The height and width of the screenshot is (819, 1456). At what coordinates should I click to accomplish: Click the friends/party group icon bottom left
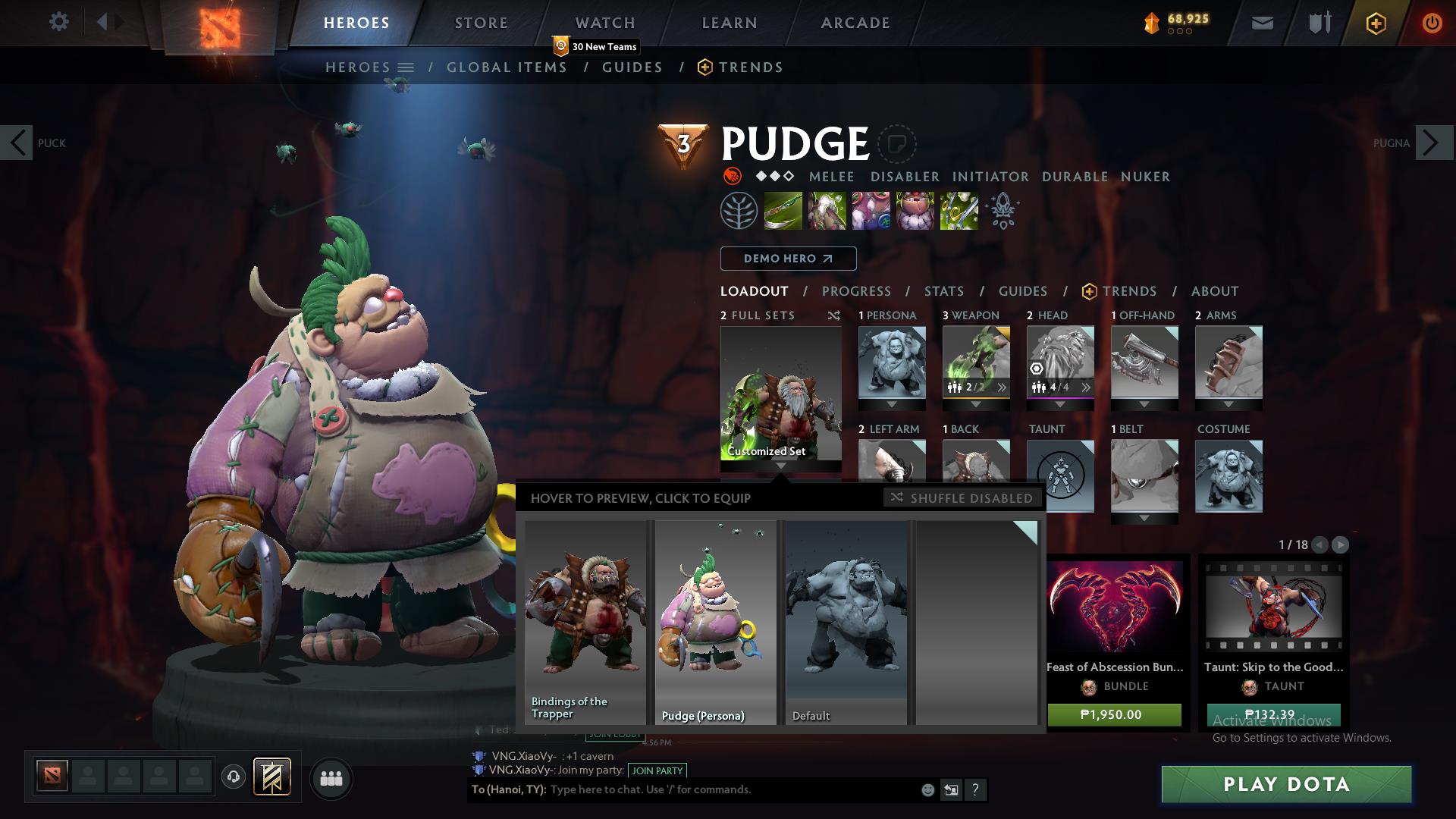(331, 778)
